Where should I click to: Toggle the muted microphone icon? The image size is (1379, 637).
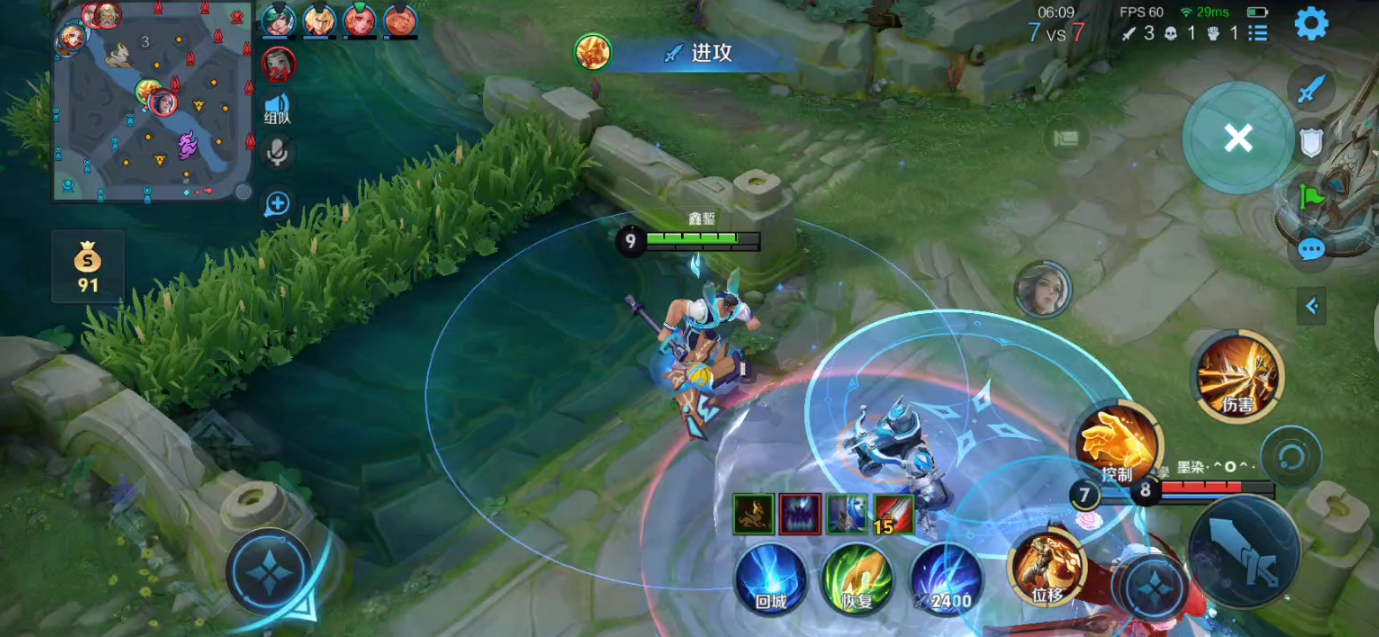[277, 152]
